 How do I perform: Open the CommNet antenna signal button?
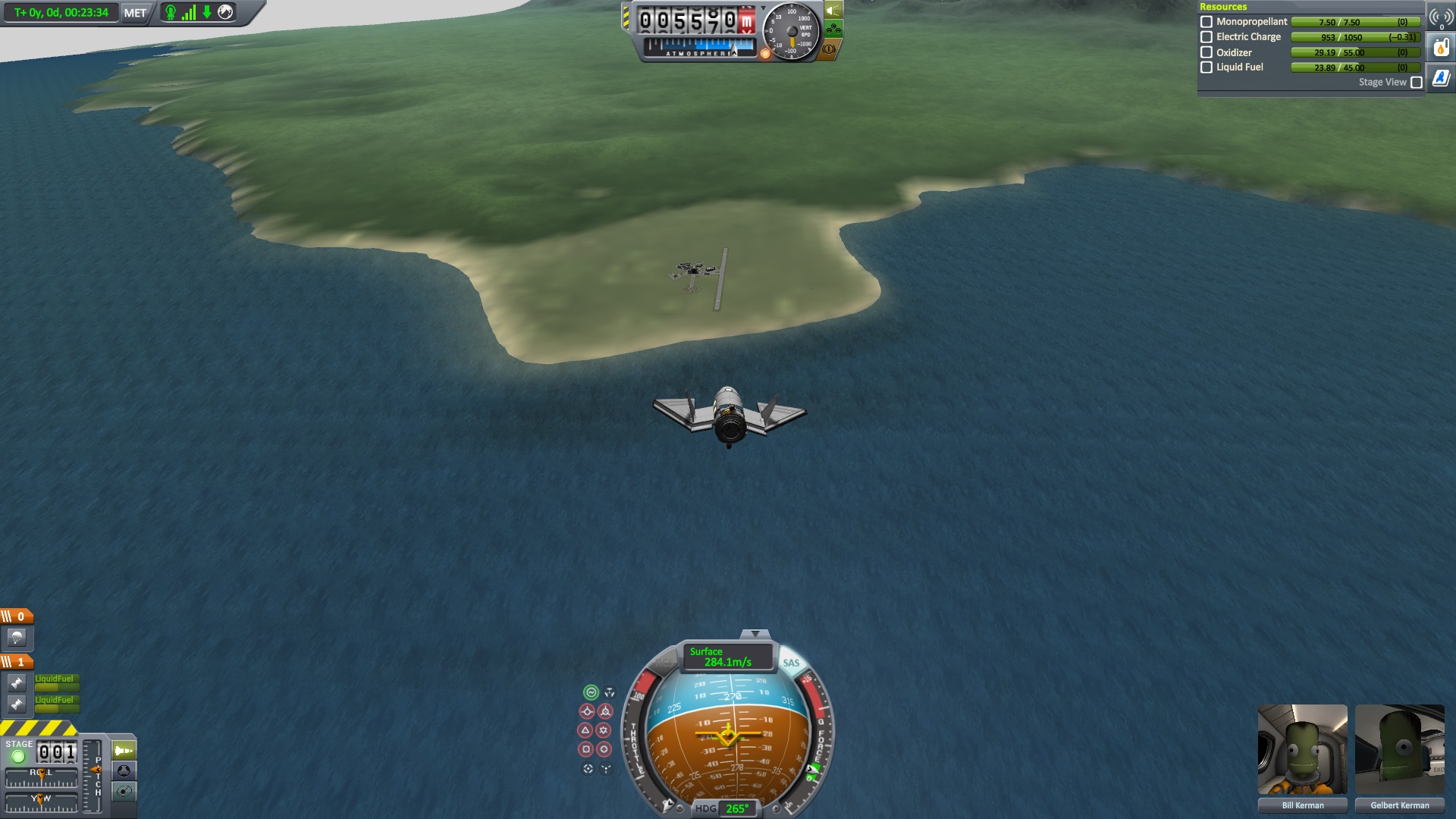[1441, 17]
